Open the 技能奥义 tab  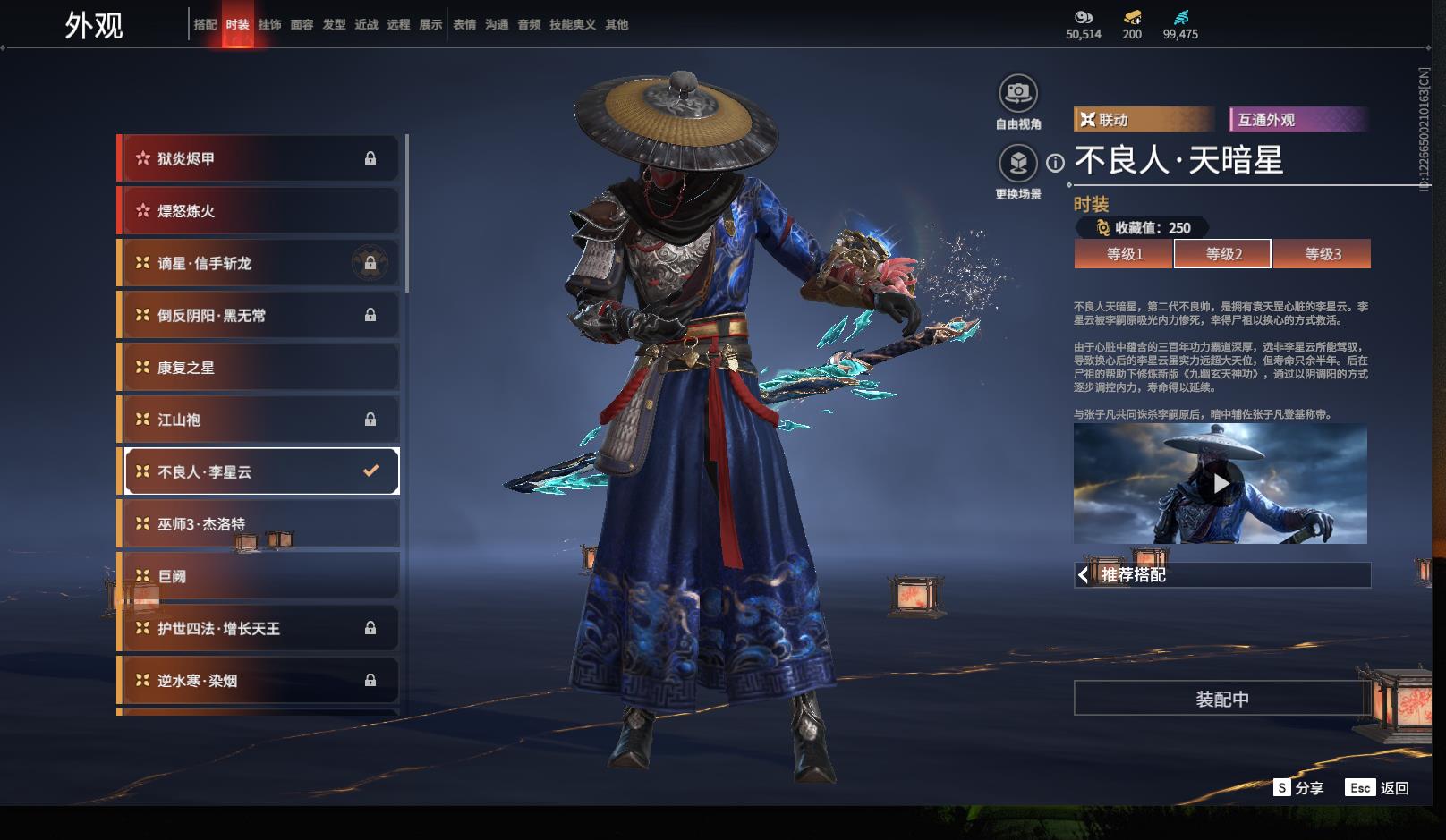coord(572,25)
